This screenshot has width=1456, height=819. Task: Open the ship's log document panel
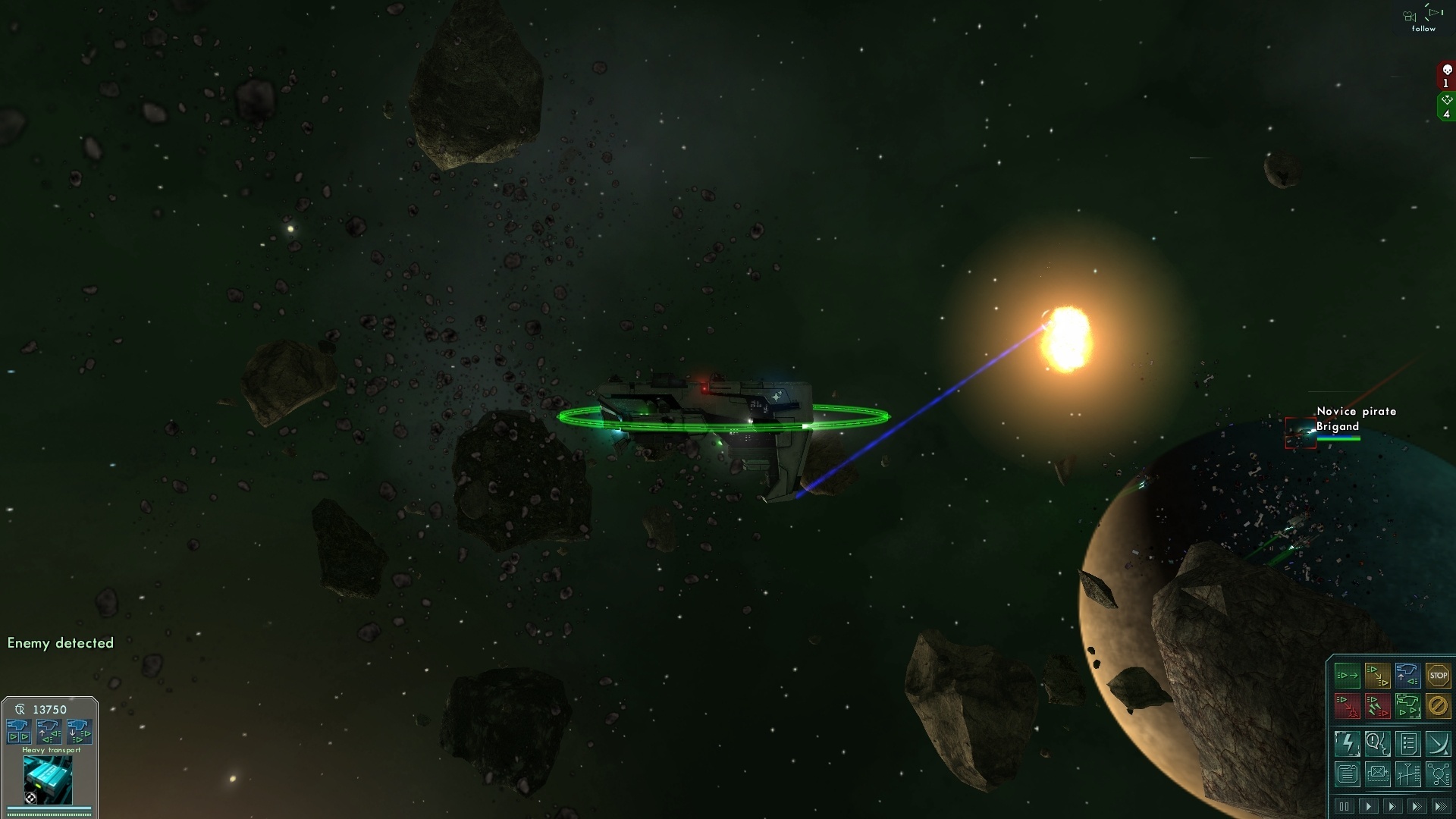click(x=1348, y=774)
